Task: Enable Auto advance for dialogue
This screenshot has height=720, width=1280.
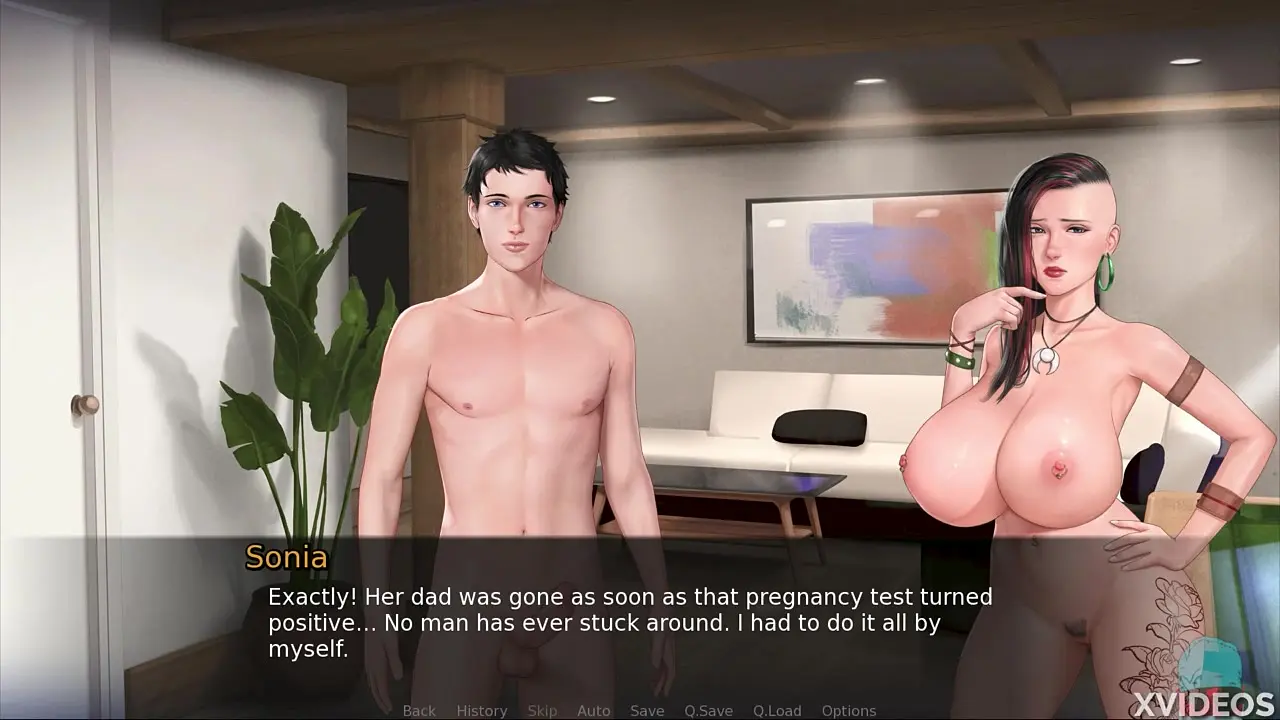Action: click(x=593, y=711)
